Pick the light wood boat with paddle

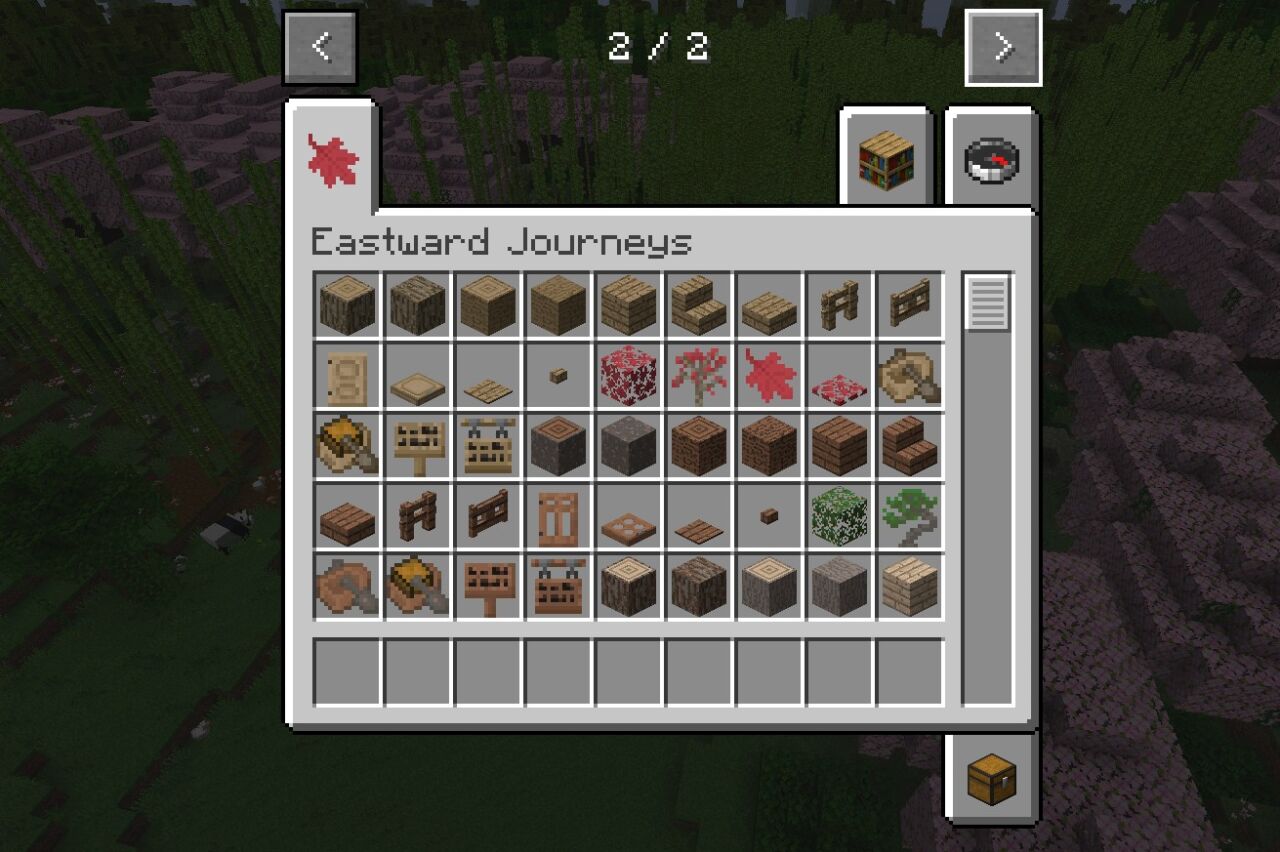click(x=910, y=376)
